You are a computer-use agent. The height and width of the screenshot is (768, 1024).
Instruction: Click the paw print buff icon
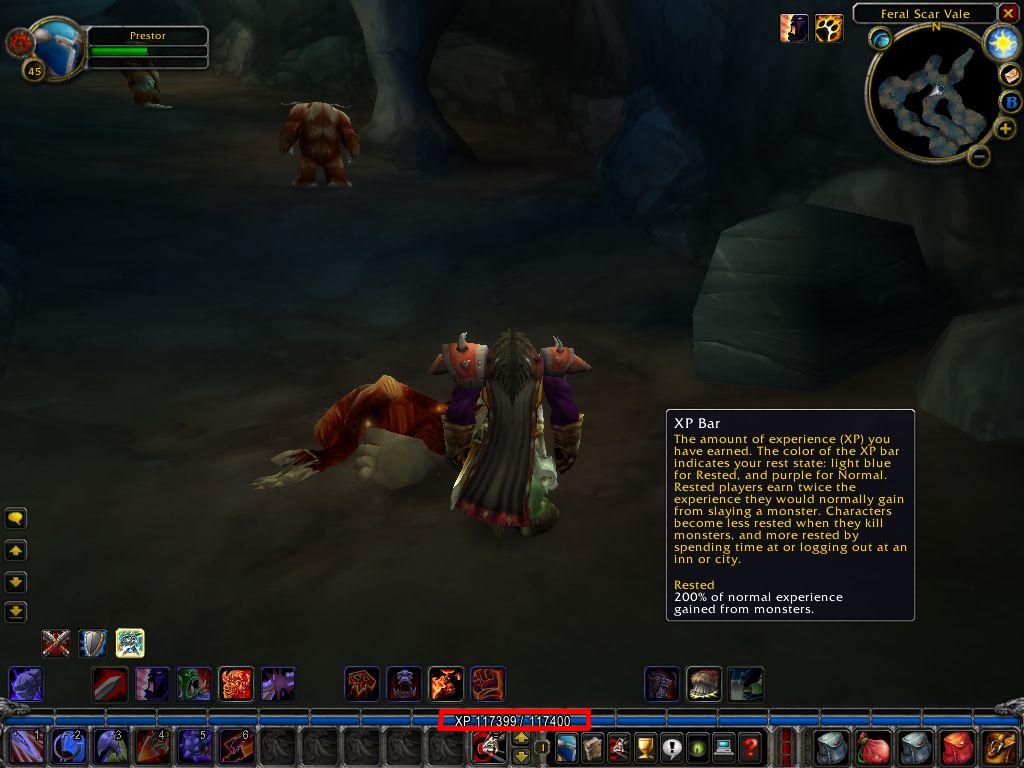click(x=829, y=28)
